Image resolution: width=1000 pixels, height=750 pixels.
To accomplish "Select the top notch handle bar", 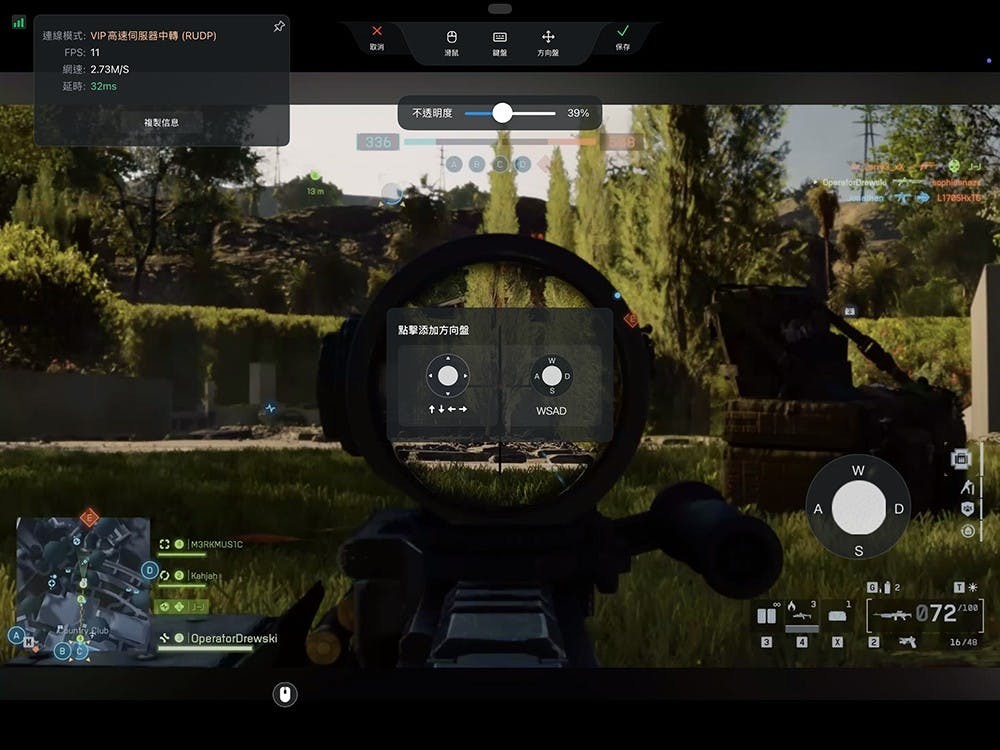I will (500, 9).
